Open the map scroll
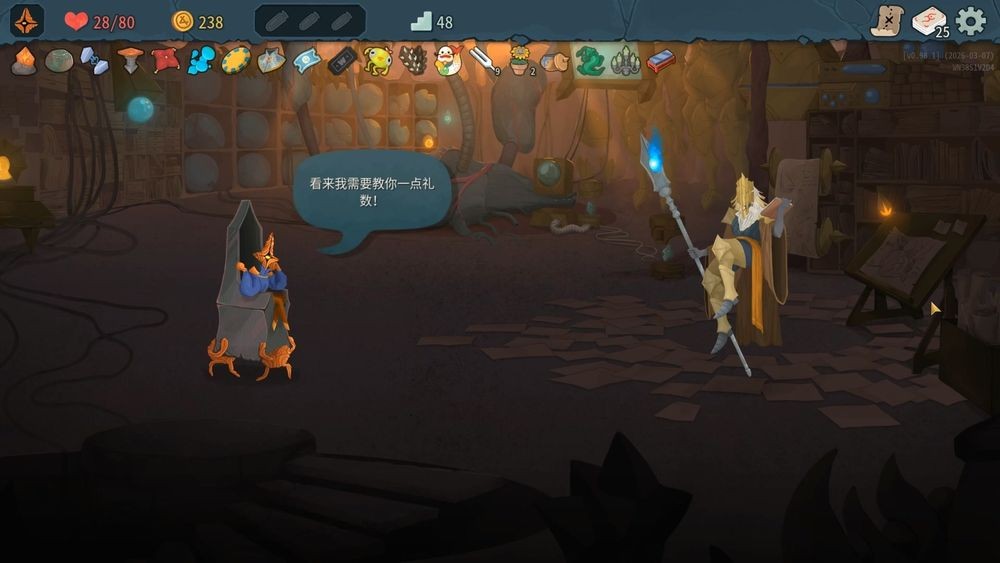The image size is (1000, 563). pos(887,21)
